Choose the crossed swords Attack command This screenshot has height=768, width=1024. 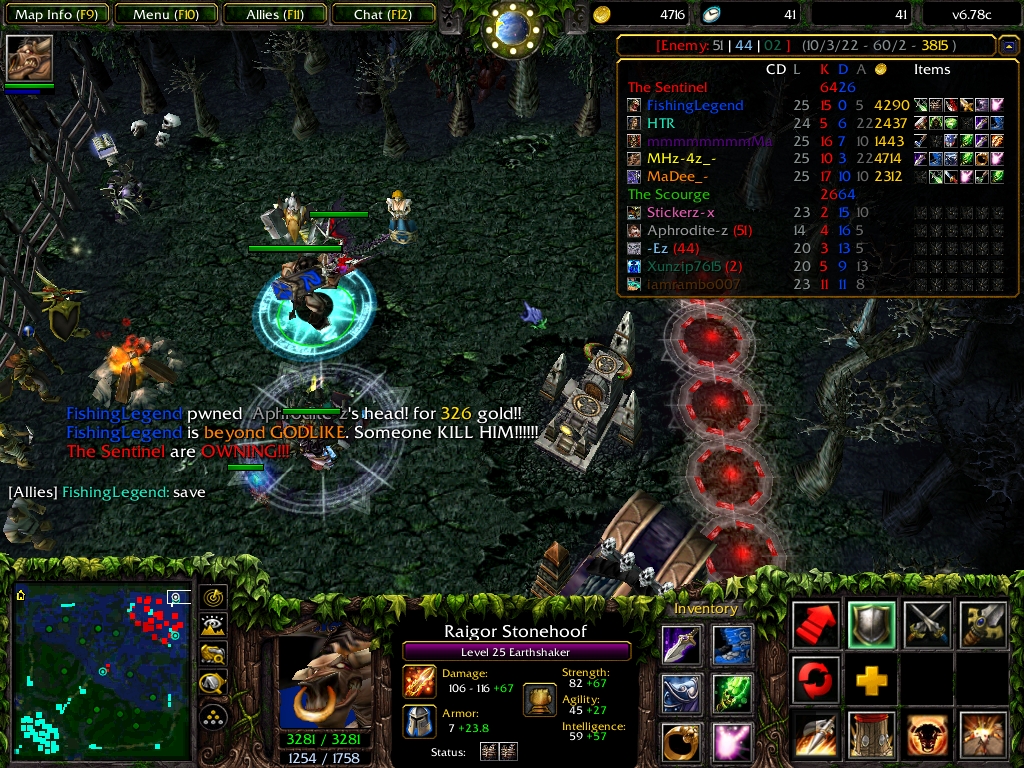[x=927, y=625]
